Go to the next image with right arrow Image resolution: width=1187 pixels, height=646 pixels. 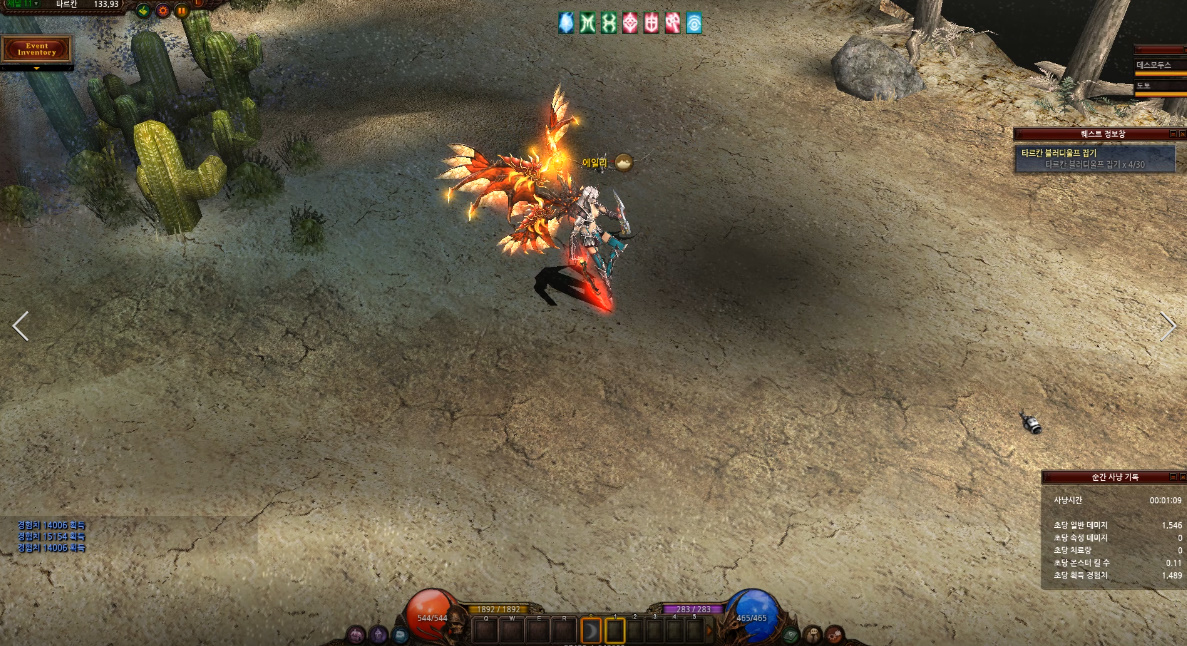click(1167, 327)
